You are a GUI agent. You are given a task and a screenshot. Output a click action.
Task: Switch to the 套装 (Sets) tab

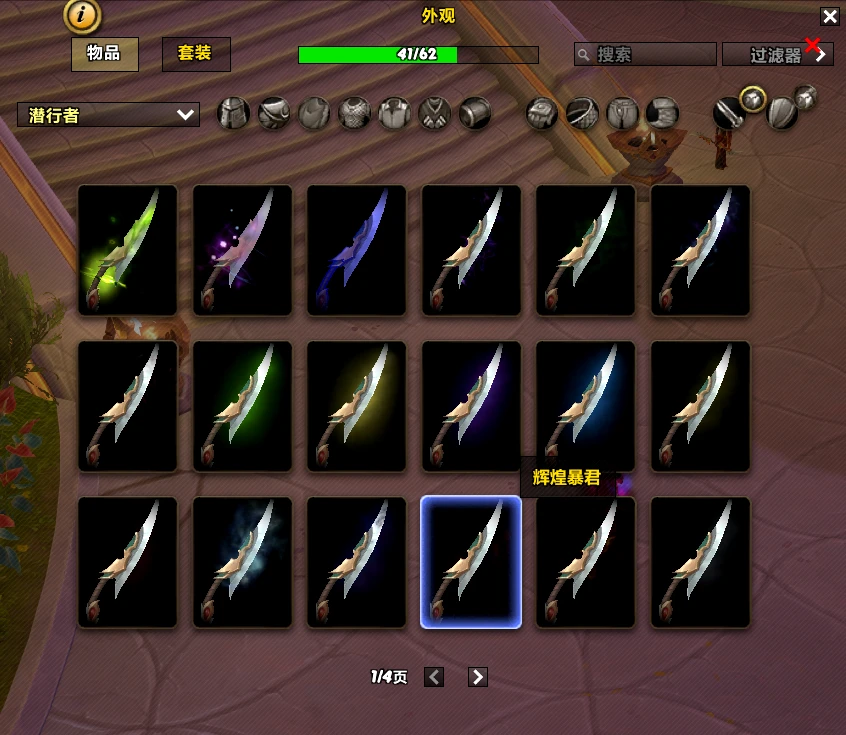(x=196, y=54)
